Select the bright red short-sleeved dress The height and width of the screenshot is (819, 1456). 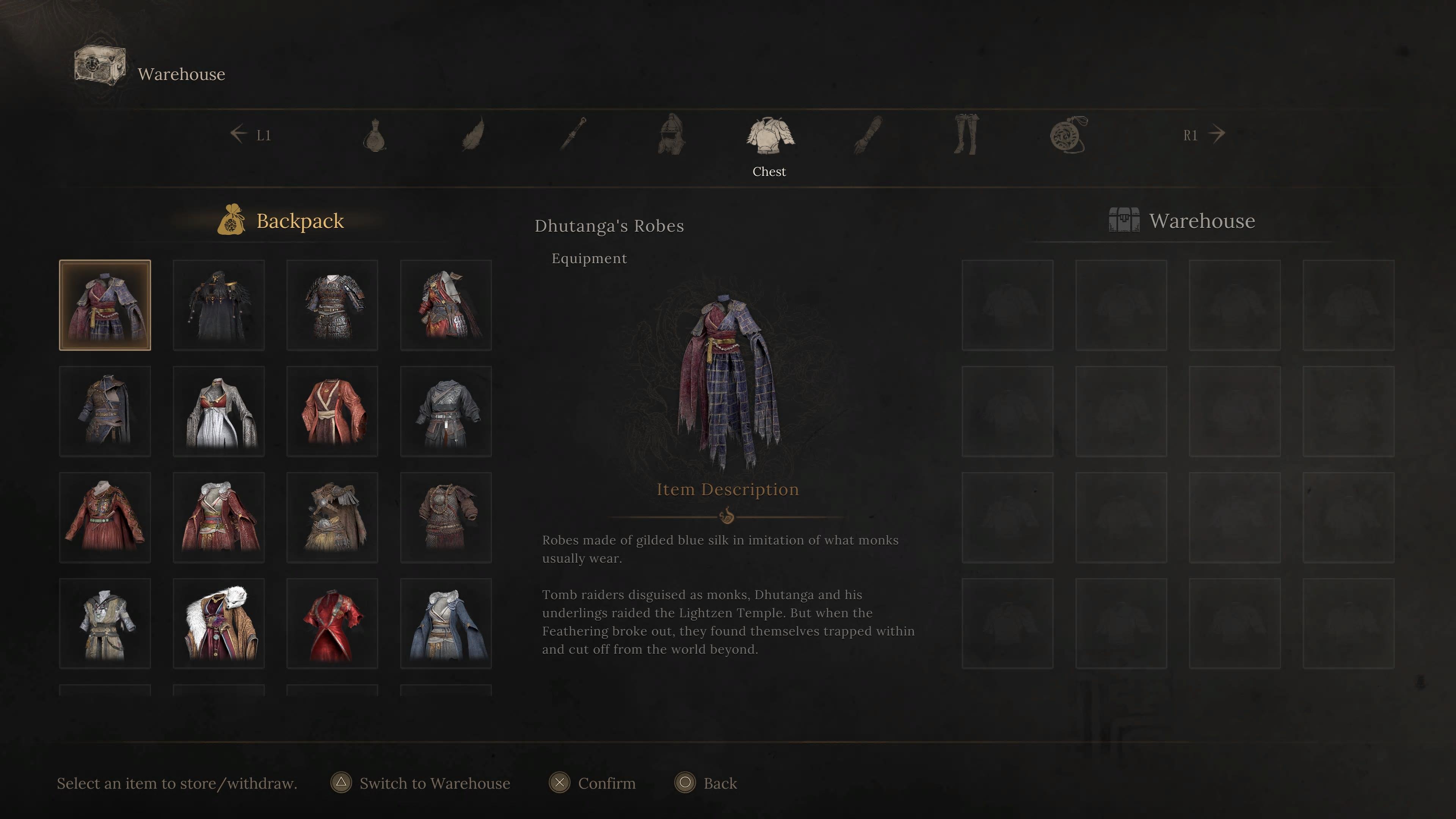point(333,623)
